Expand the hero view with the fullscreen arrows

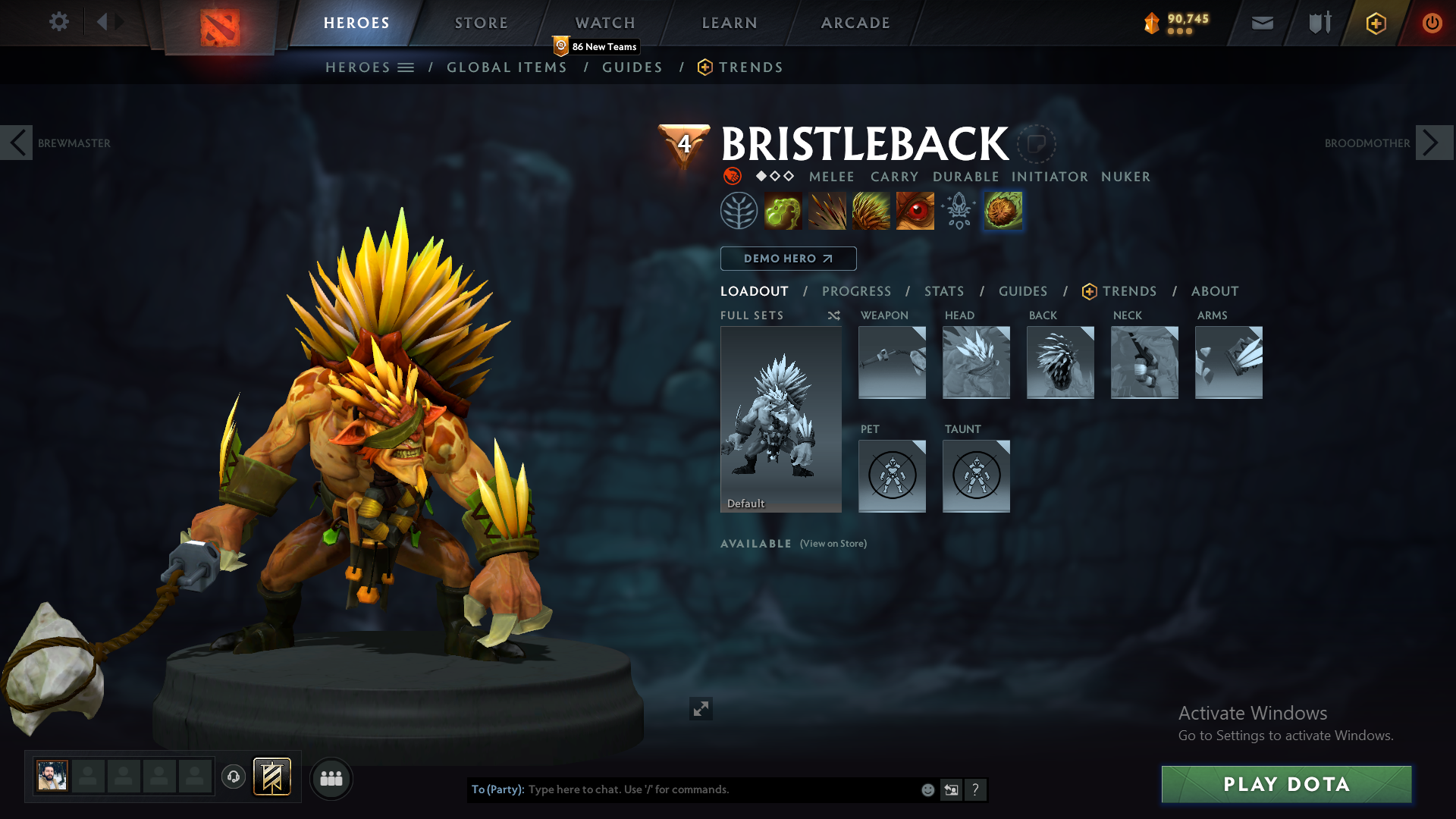pos(701,708)
